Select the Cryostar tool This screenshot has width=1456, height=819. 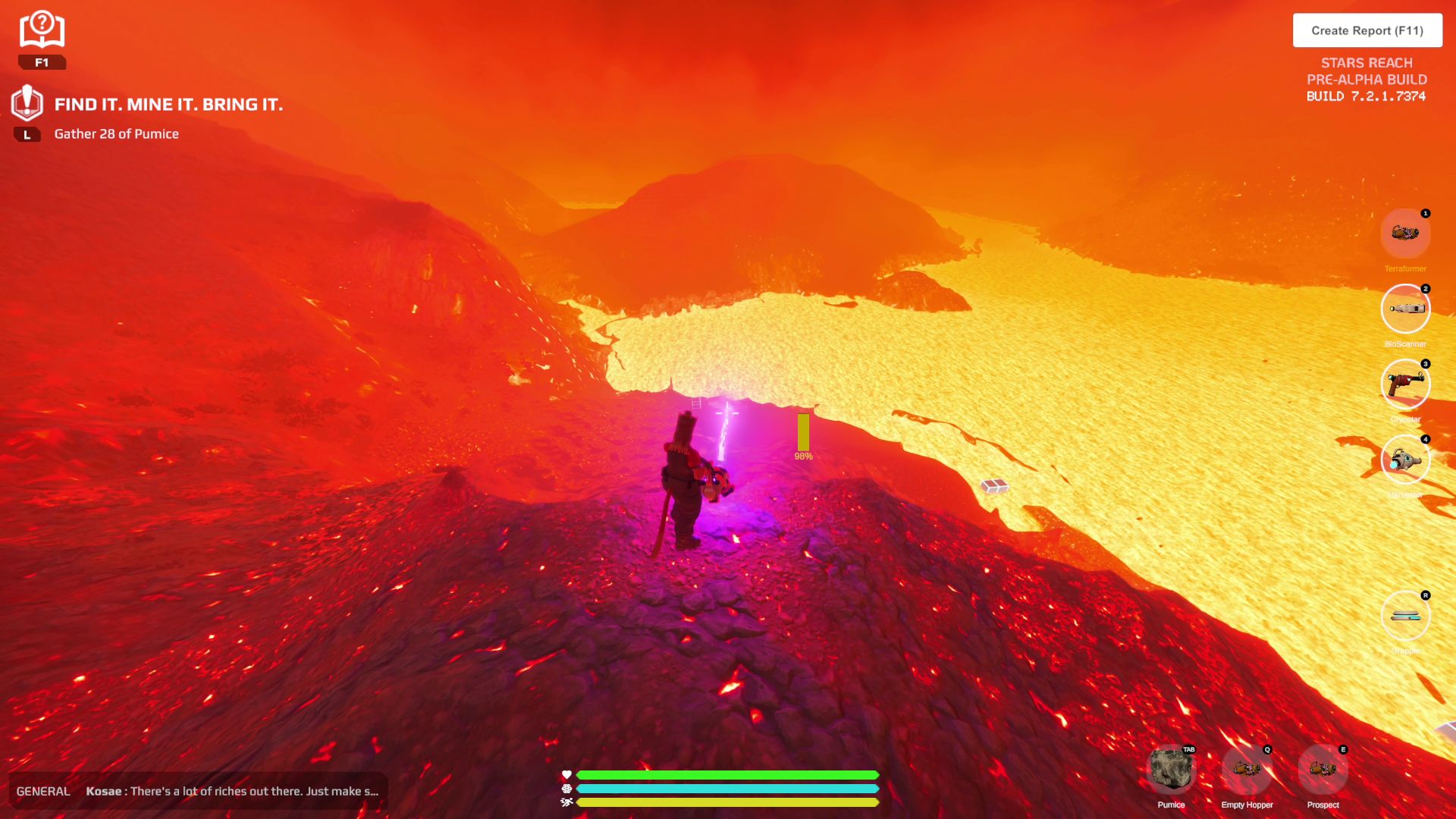click(x=1406, y=384)
